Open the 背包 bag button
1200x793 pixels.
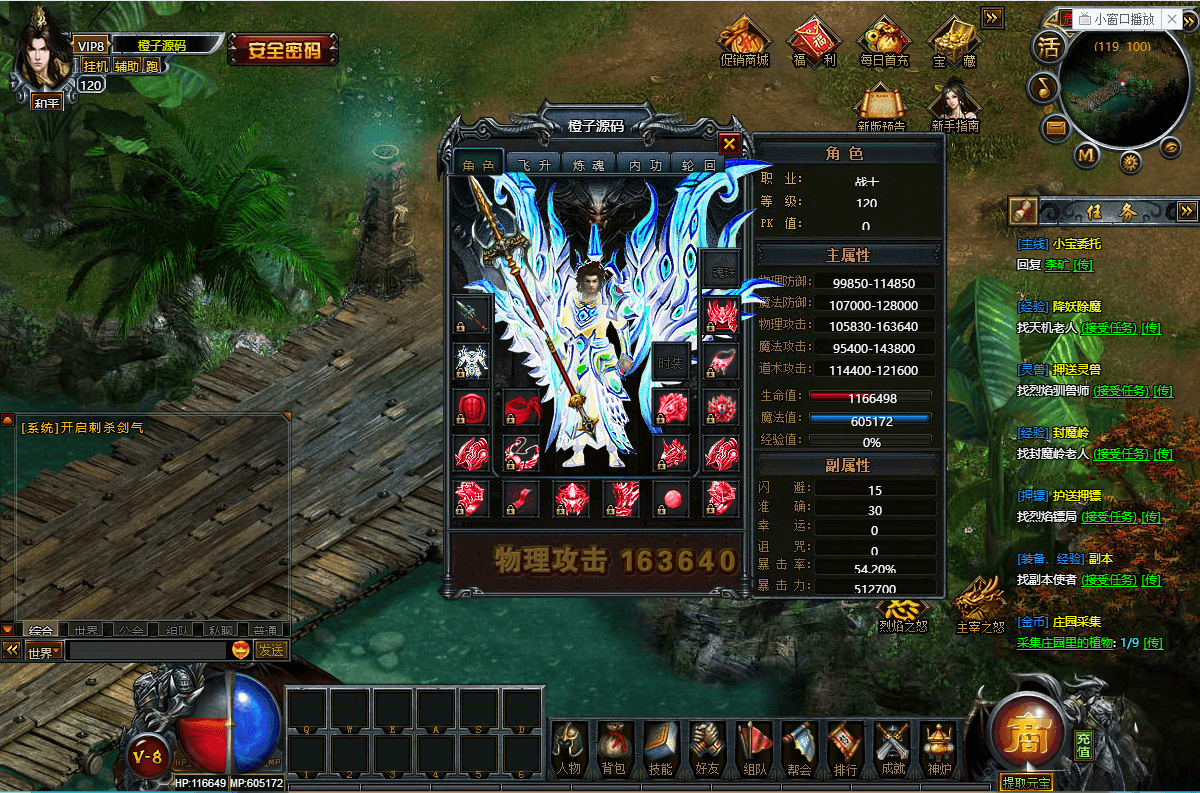tap(613, 748)
